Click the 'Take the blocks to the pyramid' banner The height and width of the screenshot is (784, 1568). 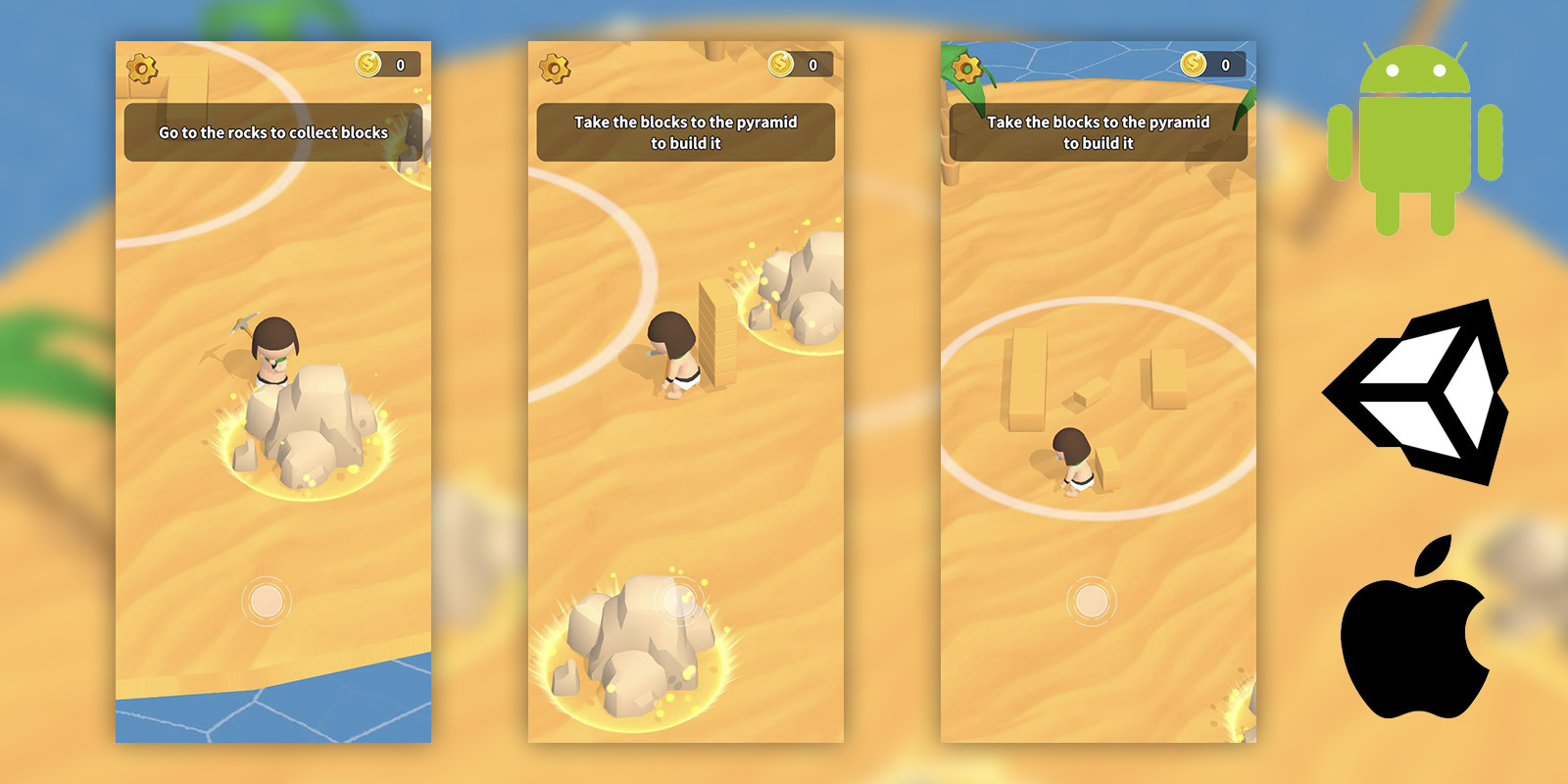pos(686,132)
